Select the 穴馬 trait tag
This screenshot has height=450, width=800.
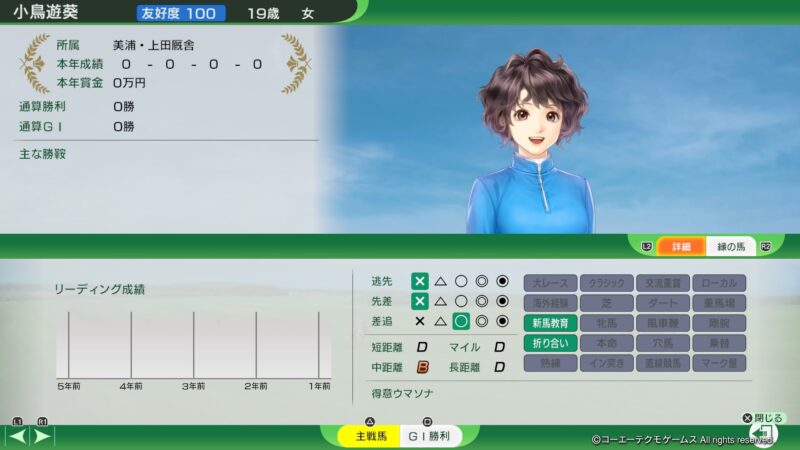pyautogui.click(x=662, y=343)
